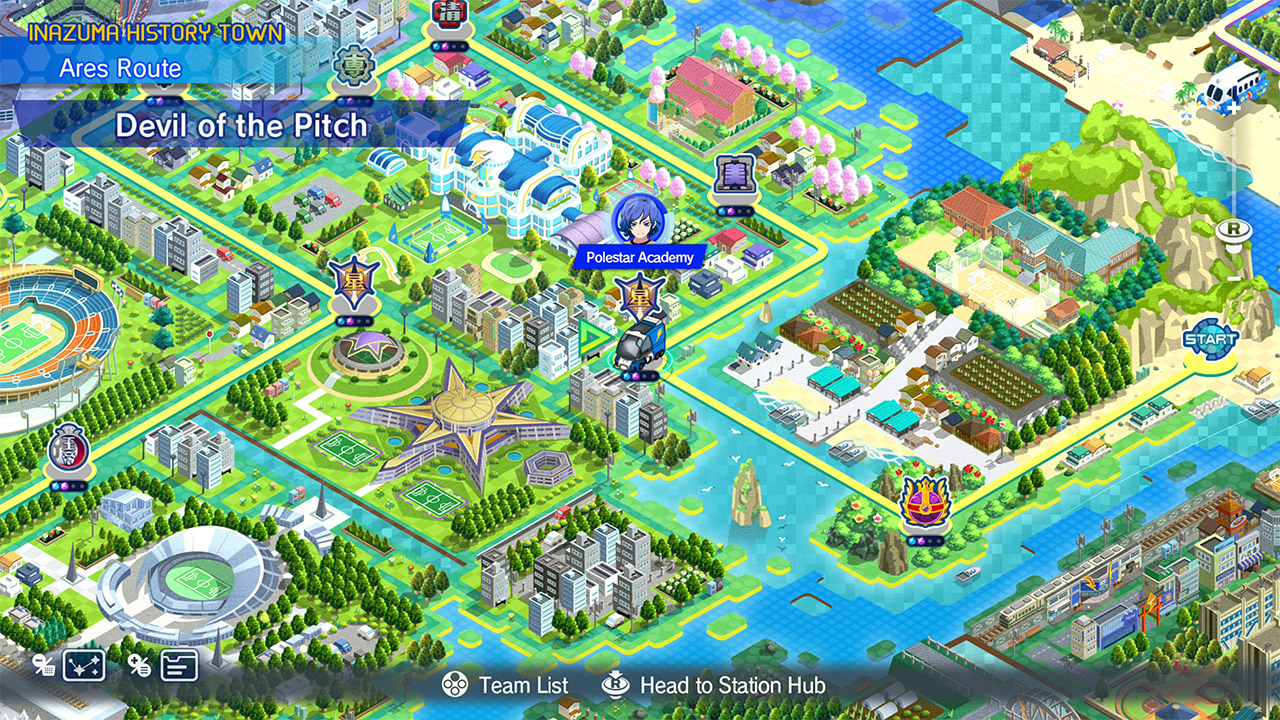This screenshot has height=720, width=1280.
Task: Select the gear emblem stage marker
Action: pos(355,67)
